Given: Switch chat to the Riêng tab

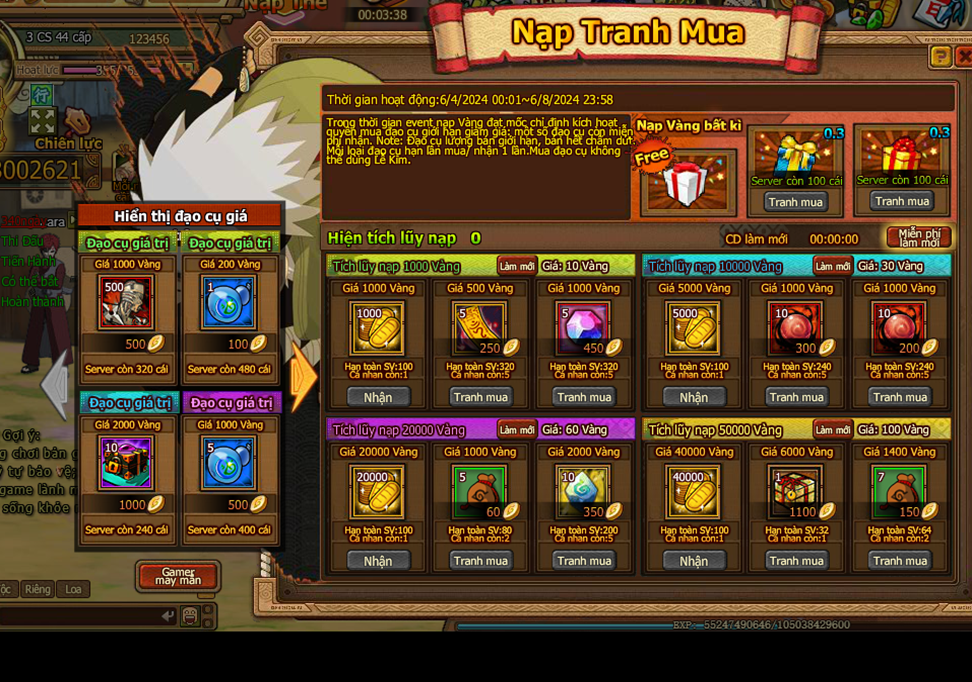Looking at the screenshot, I should (x=38, y=589).
